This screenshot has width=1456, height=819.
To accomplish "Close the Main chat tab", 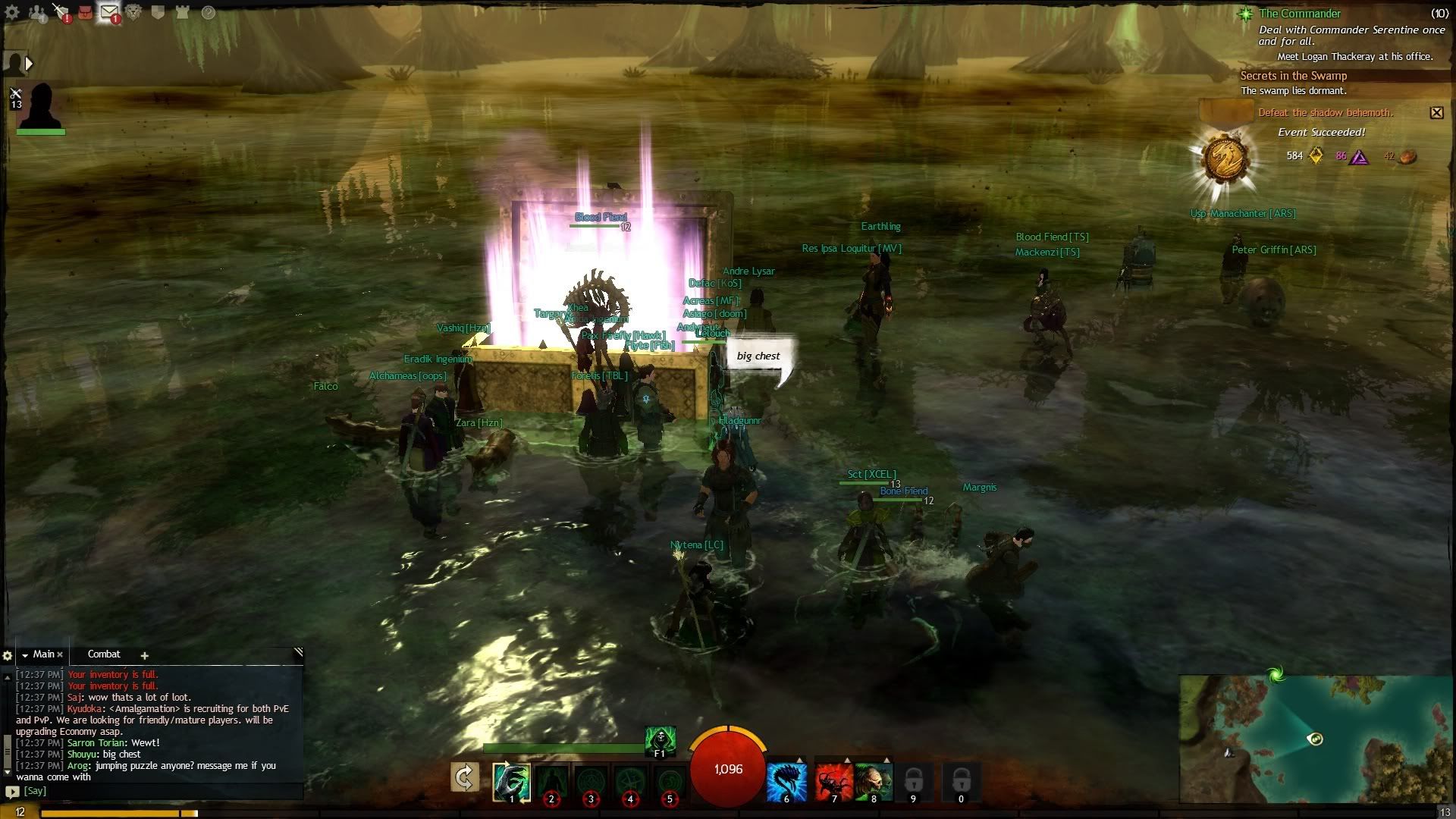I will [x=60, y=655].
